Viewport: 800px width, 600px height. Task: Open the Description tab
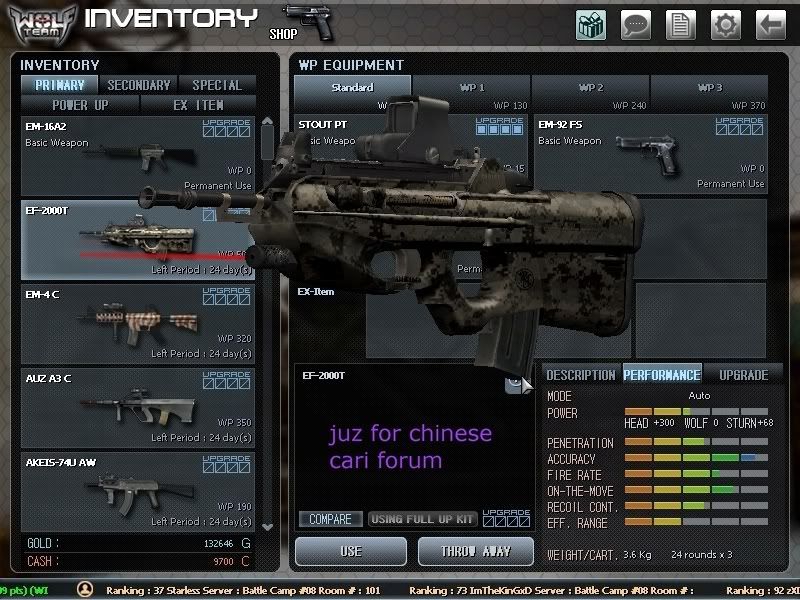tap(581, 375)
